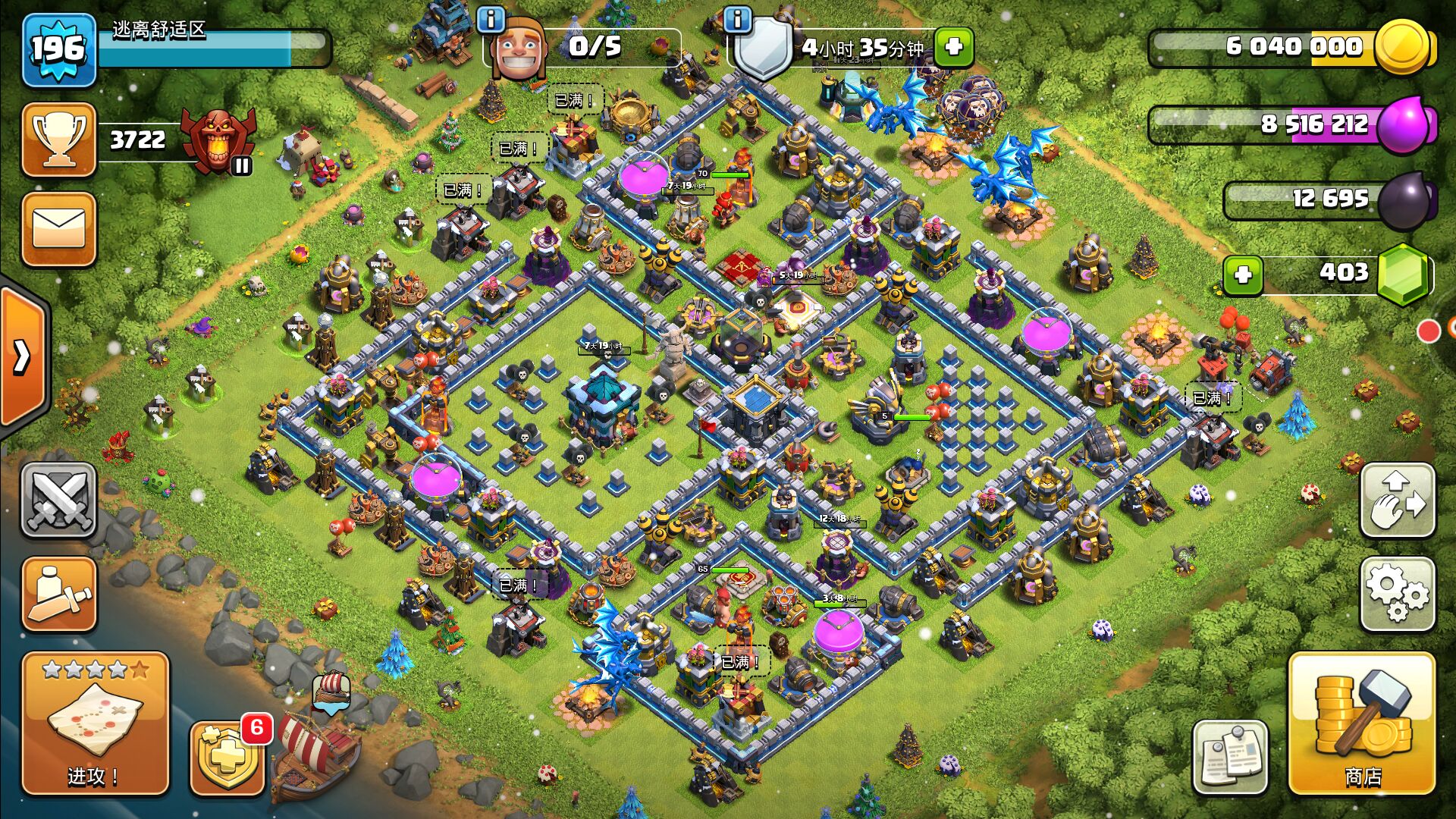Tap the pink elixir resource icon
Image resolution: width=1456 pixels, height=819 pixels.
point(1404,124)
